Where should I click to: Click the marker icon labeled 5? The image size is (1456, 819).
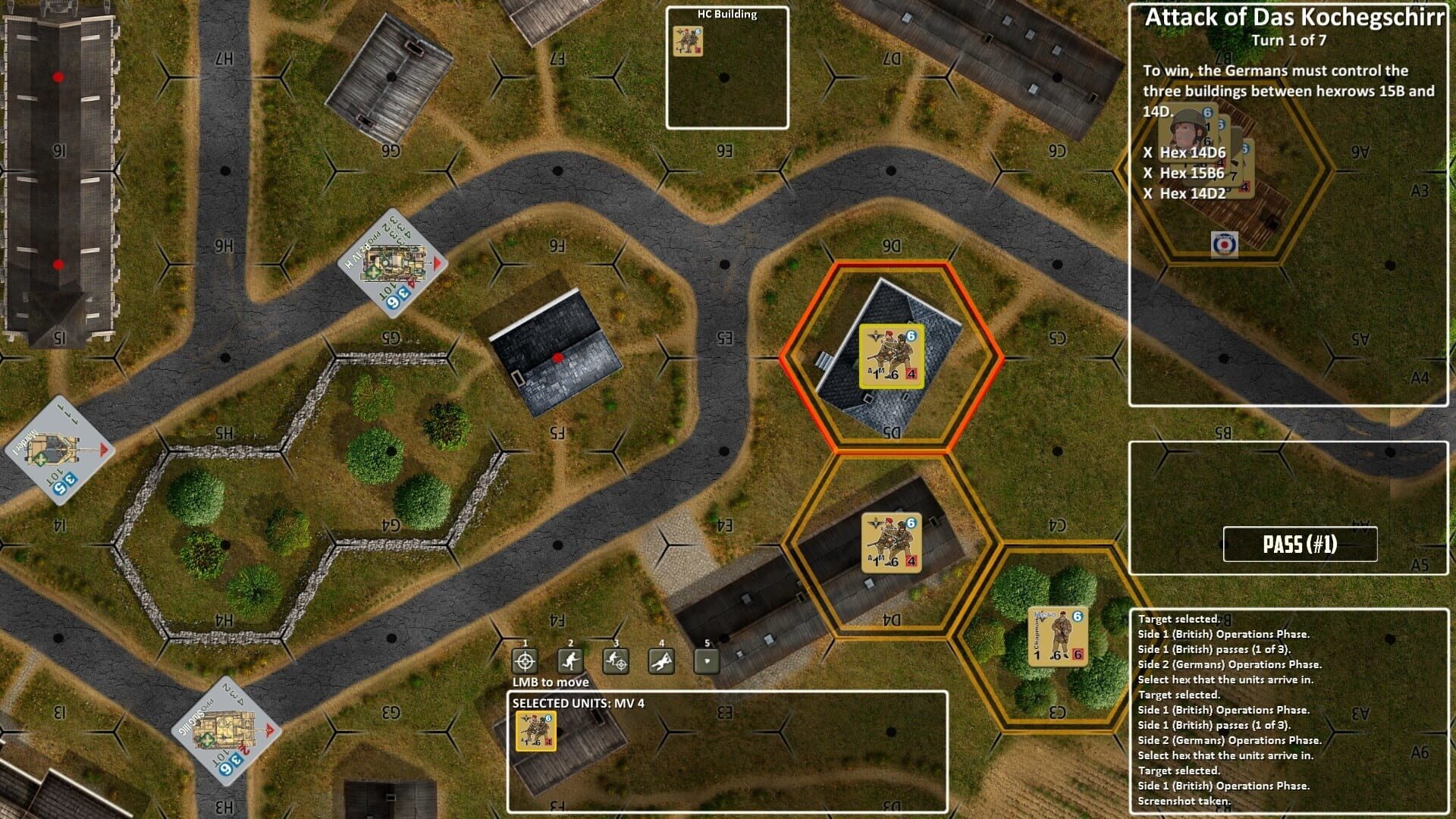708,659
